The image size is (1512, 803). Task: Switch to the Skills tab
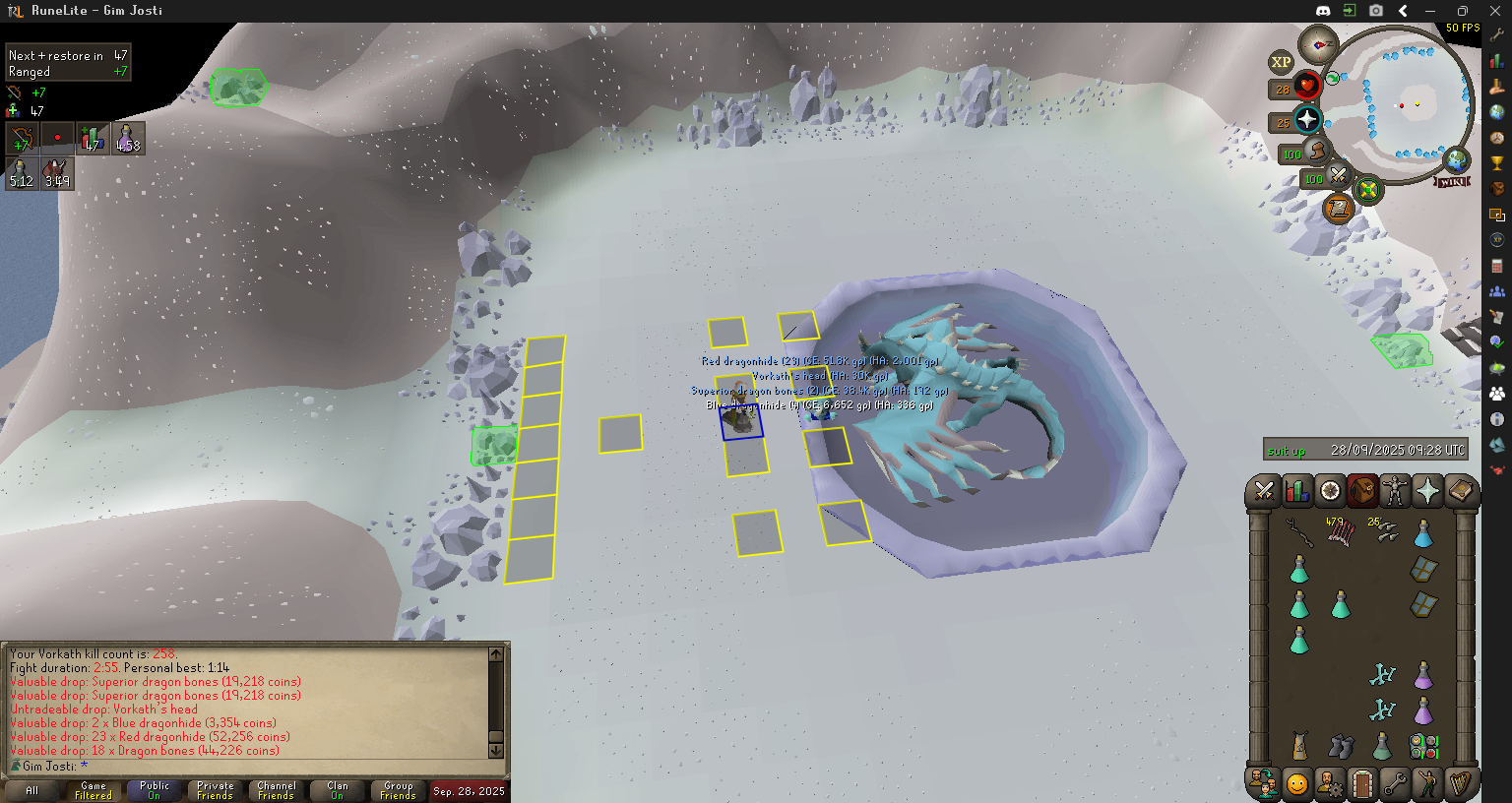pyautogui.click(x=1297, y=490)
